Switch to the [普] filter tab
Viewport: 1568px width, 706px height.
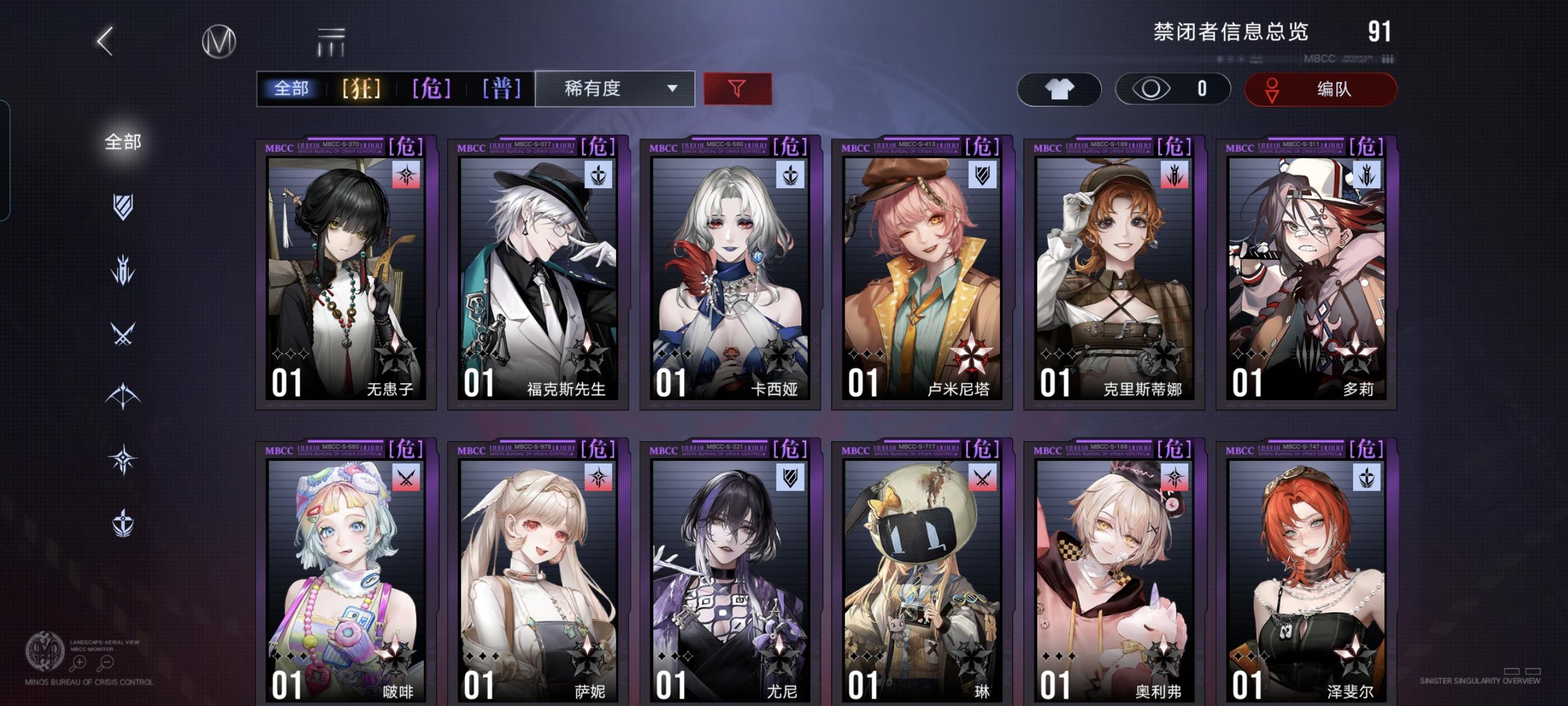(500, 89)
